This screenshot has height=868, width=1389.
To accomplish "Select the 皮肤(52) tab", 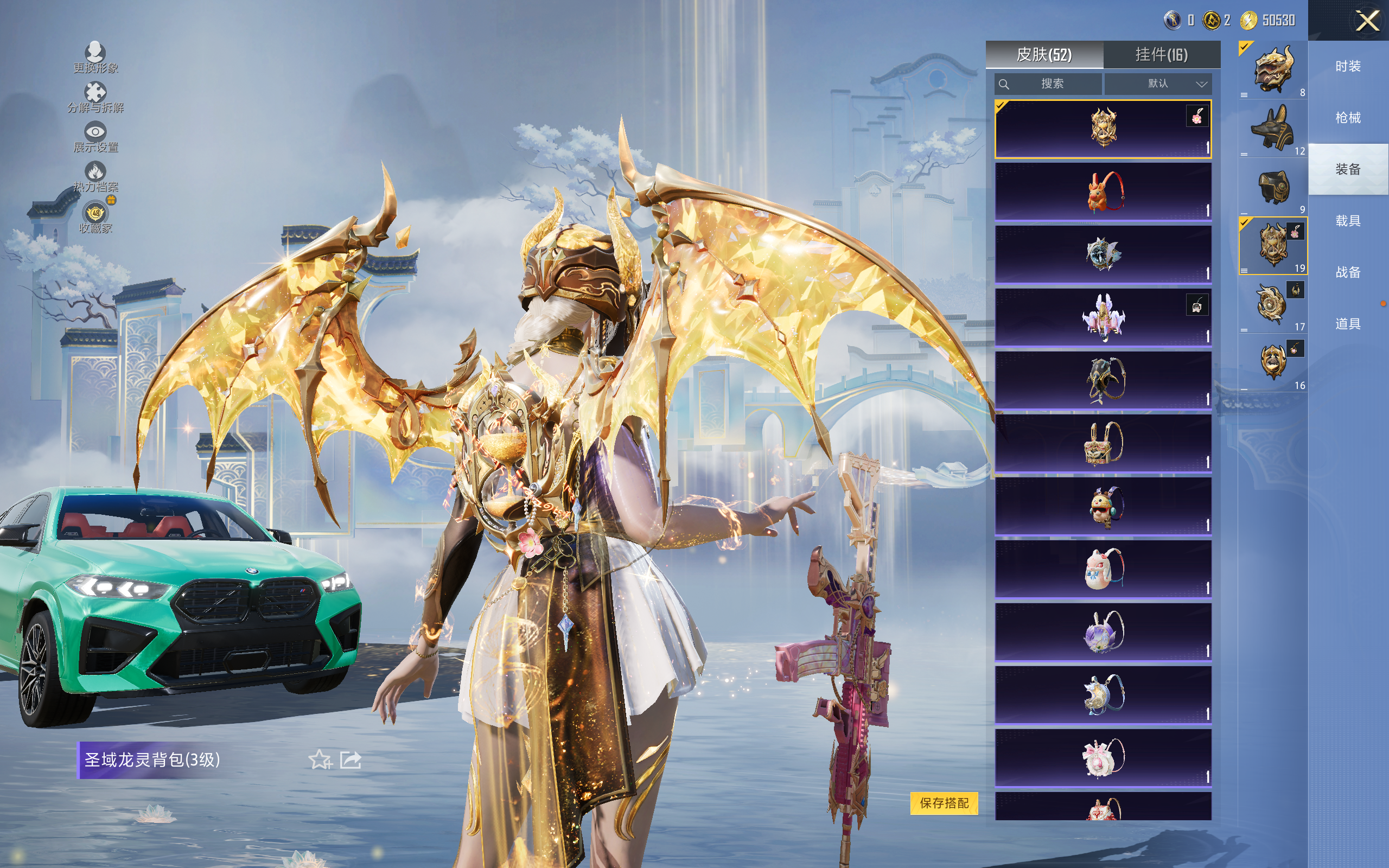I will [1044, 55].
